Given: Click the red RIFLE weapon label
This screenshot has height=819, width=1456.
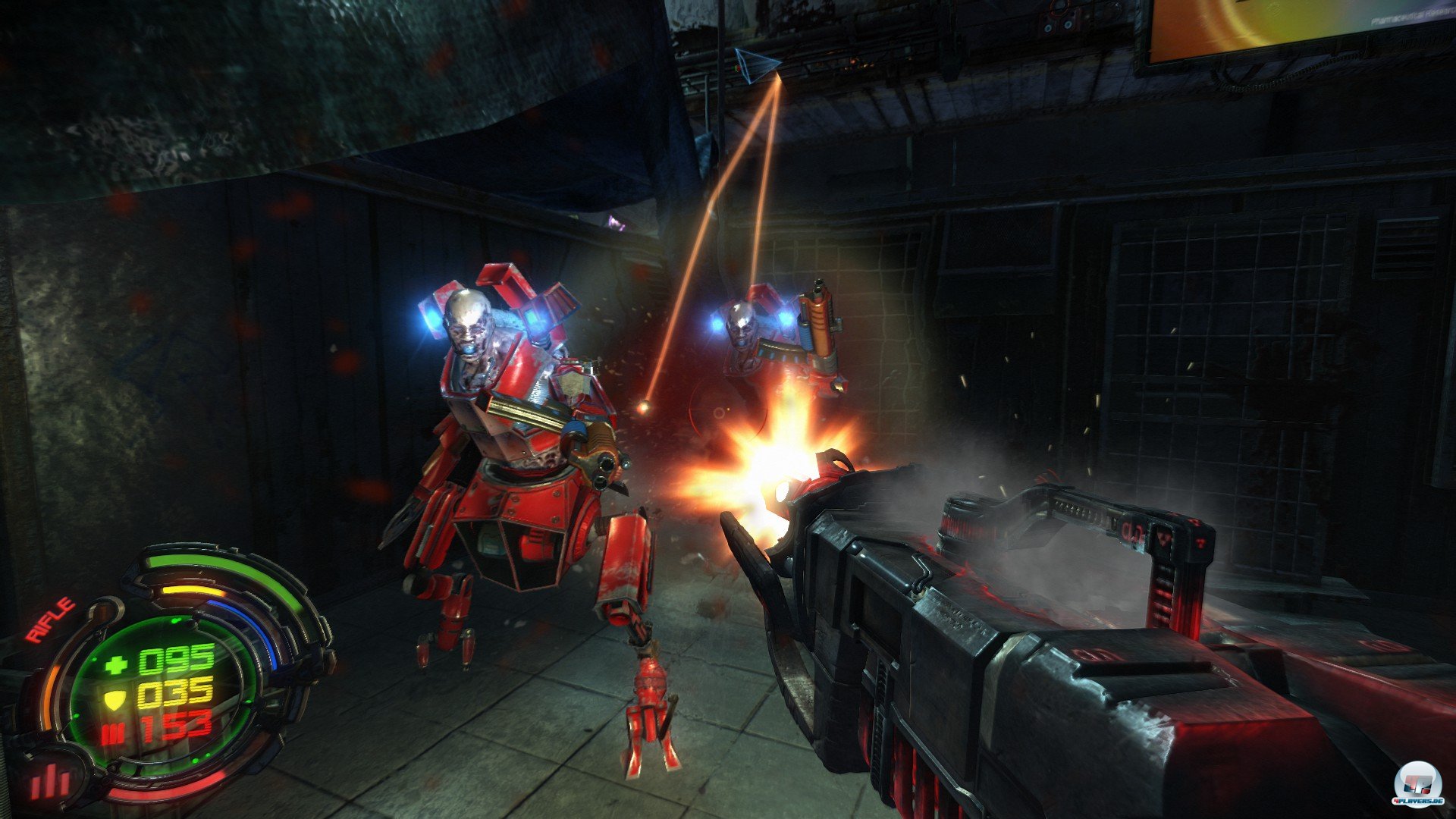Looking at the screenshot, I should click(x=51, y=620).
